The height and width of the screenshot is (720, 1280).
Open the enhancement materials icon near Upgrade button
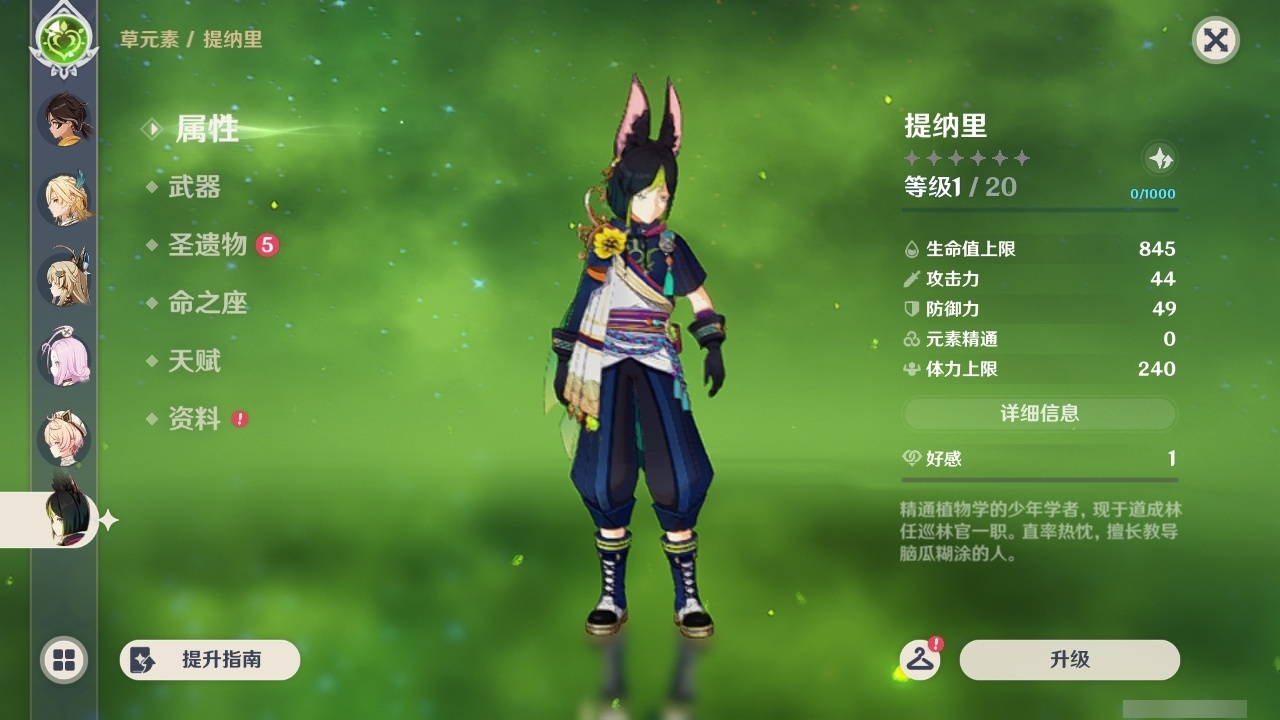point(922,660)
